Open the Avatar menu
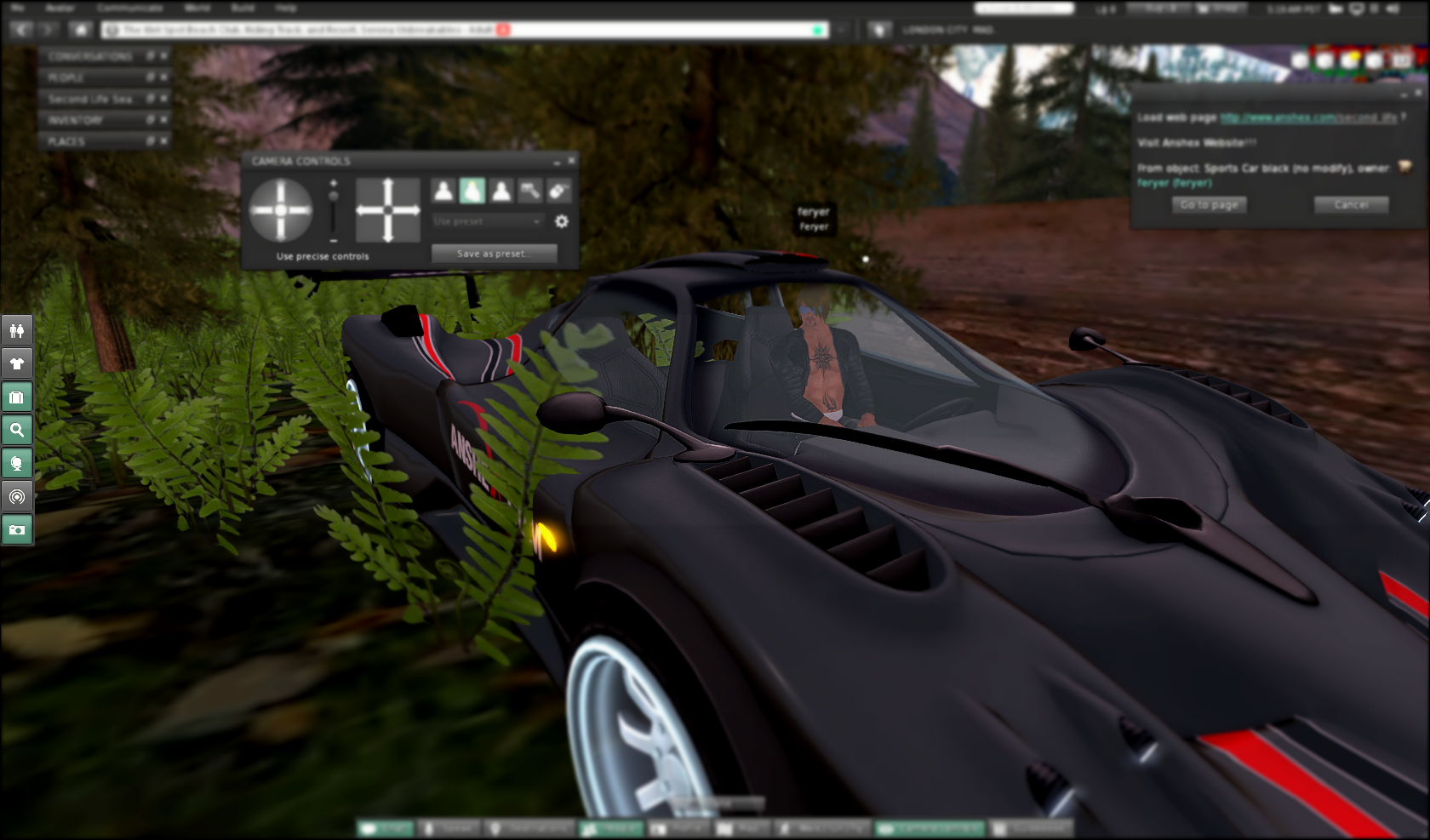1430x840 pixels. 60,8
